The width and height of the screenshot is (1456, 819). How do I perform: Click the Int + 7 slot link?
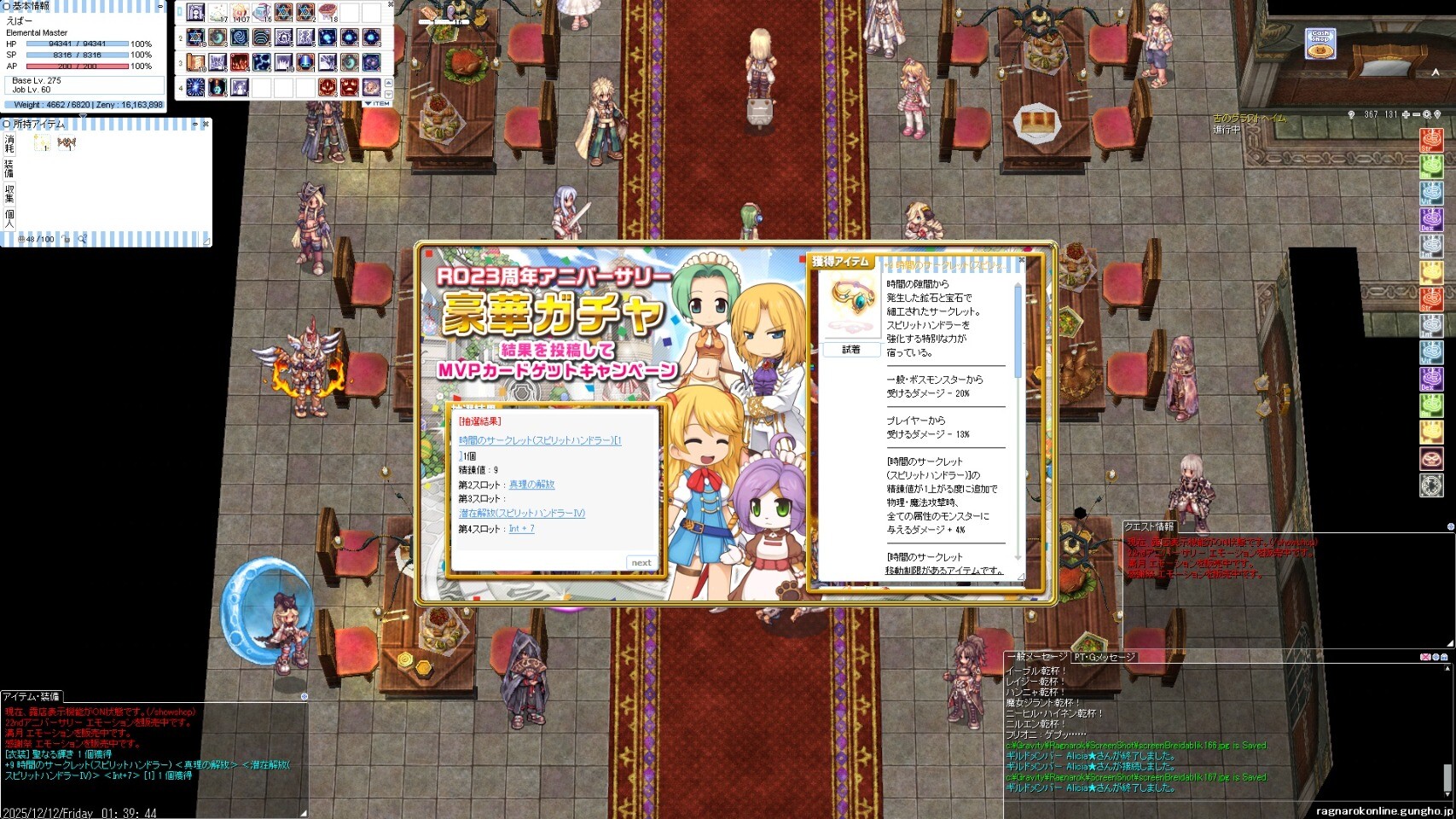521,529
